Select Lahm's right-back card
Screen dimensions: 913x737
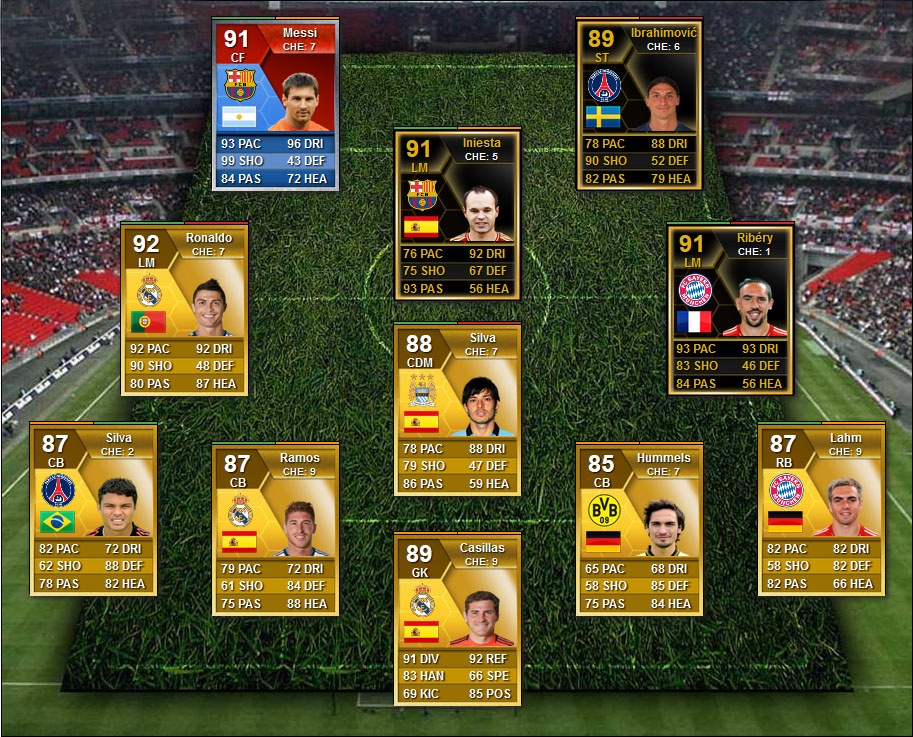(x=821, y=510)
